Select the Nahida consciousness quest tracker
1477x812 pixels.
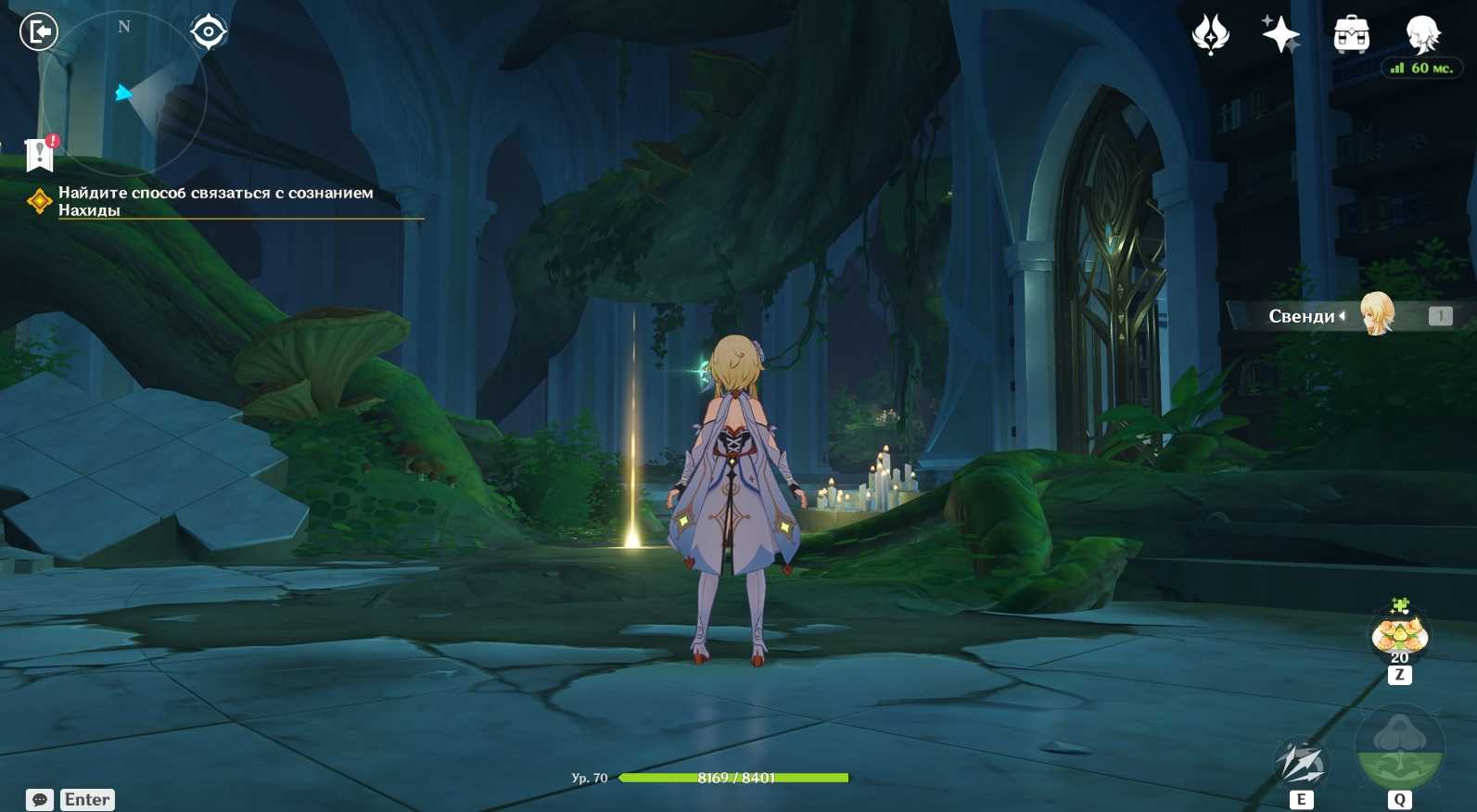click(x=215, y=201)
